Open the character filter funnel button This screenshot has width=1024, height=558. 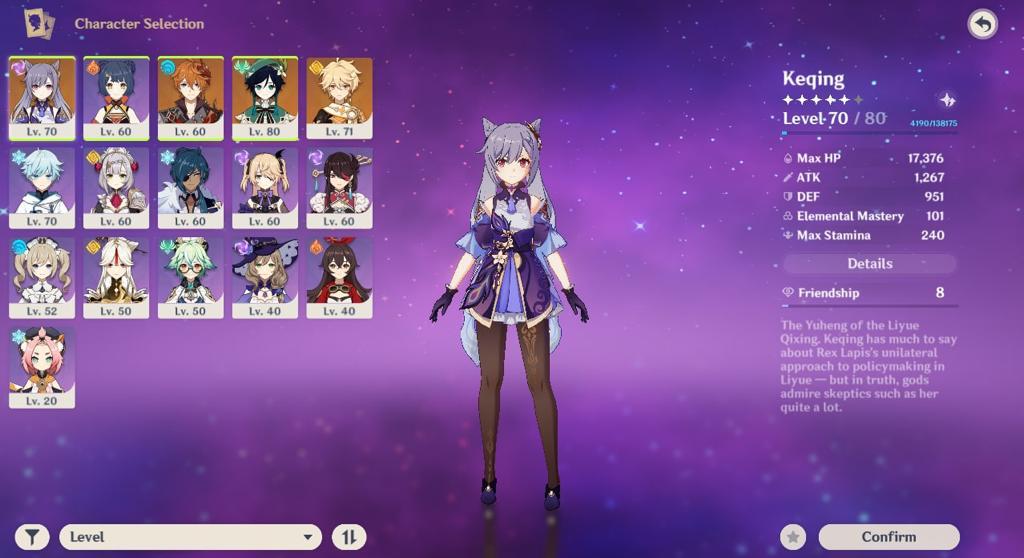click(32, 537)
